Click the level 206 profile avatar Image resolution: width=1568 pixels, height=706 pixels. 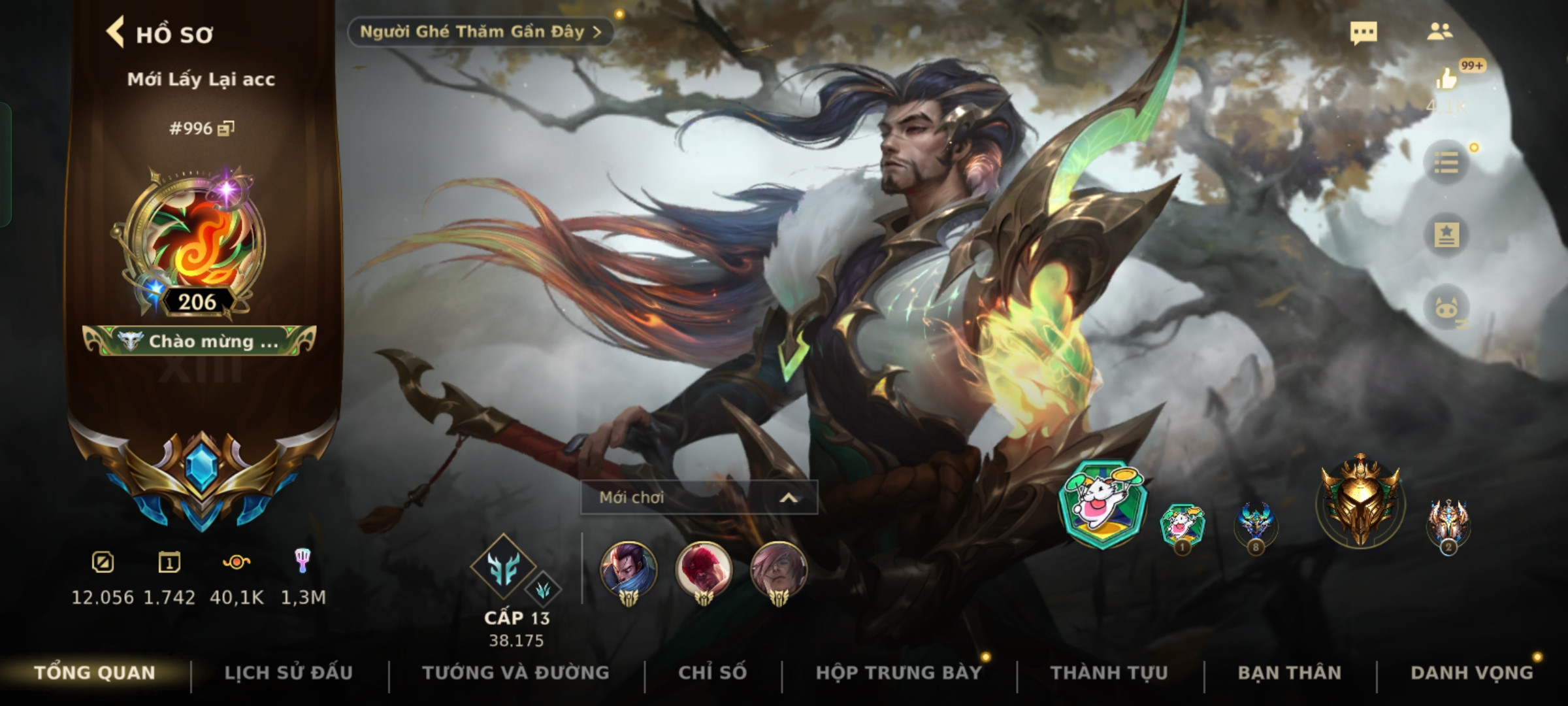coord(196,243)
